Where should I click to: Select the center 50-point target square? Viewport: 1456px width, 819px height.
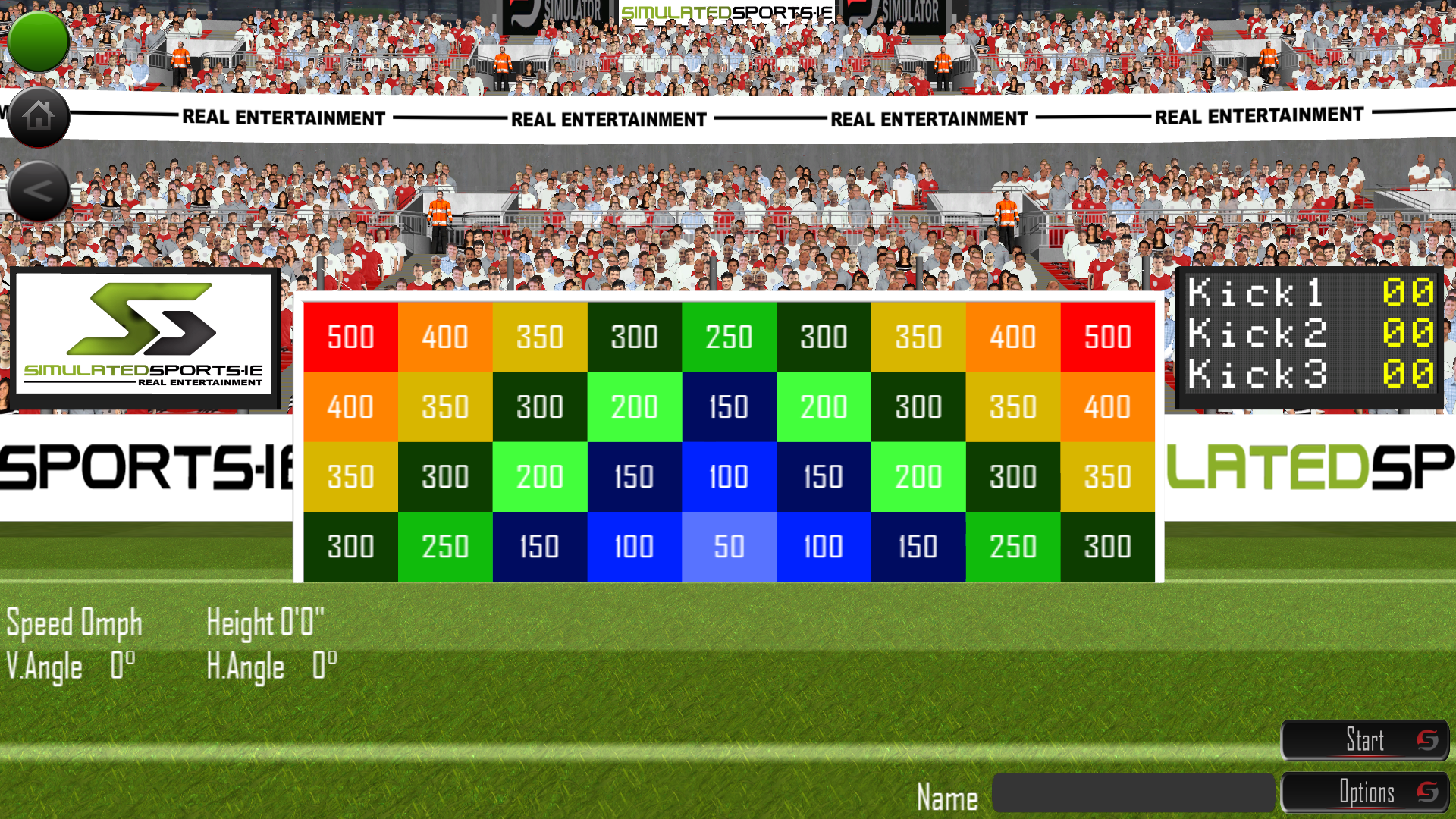[728, 545]
